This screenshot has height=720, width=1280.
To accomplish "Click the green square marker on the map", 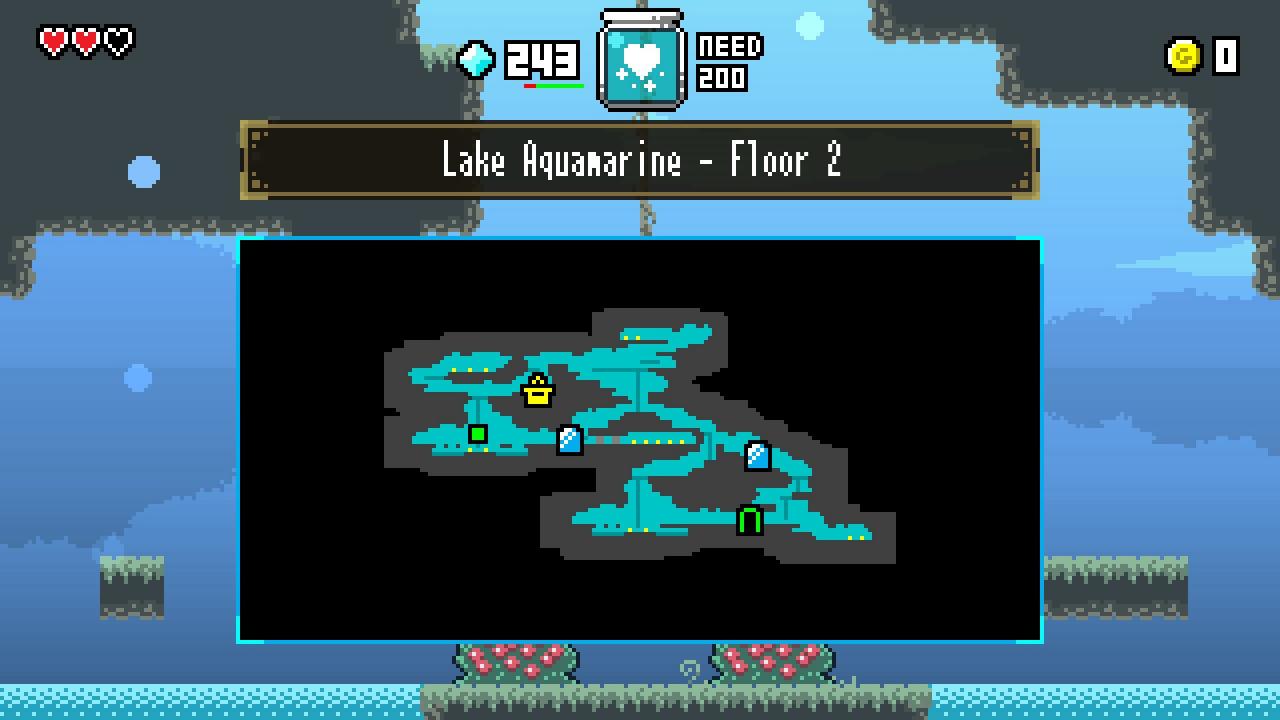I will click(x=478, y=434).
